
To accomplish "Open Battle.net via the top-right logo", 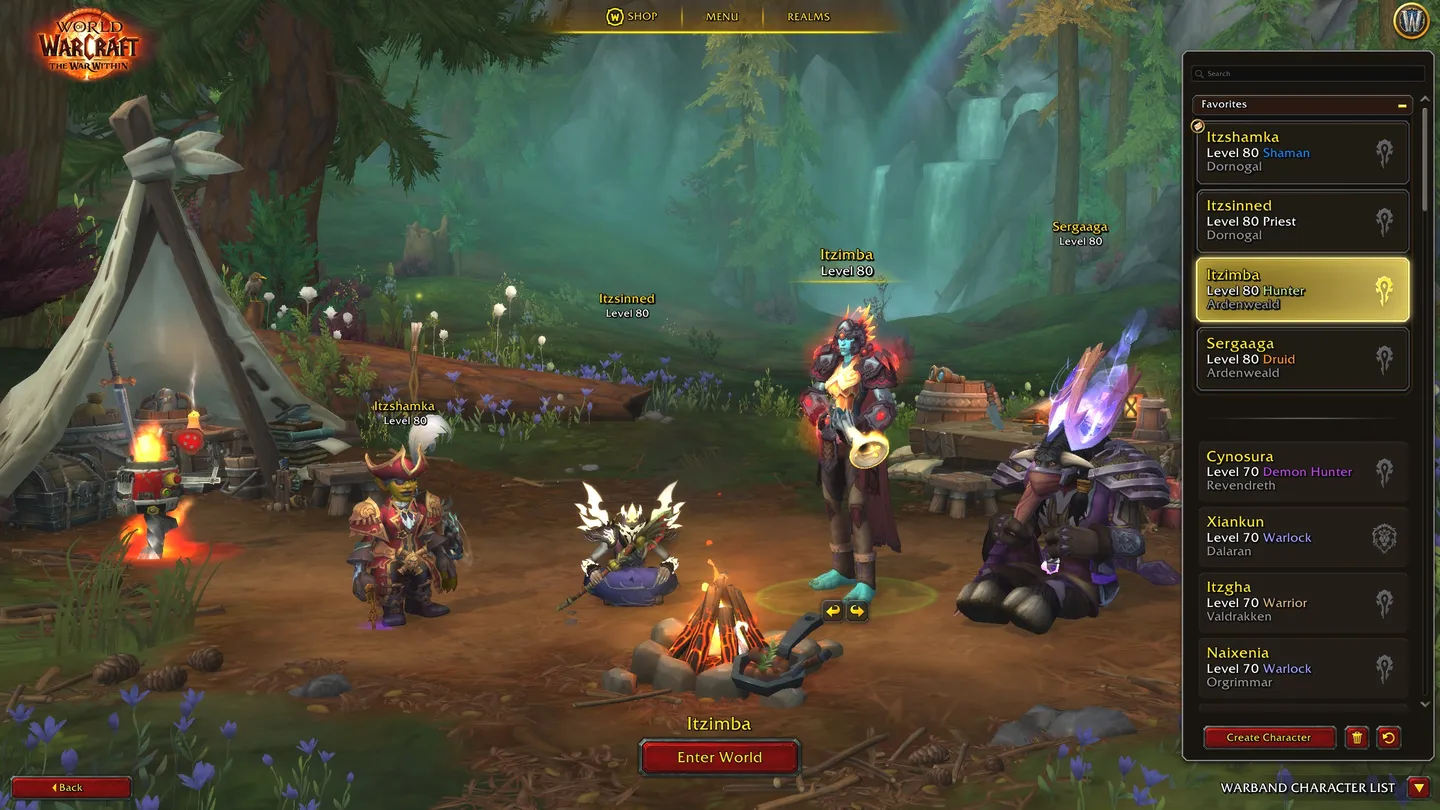I will click(1411, 20).
